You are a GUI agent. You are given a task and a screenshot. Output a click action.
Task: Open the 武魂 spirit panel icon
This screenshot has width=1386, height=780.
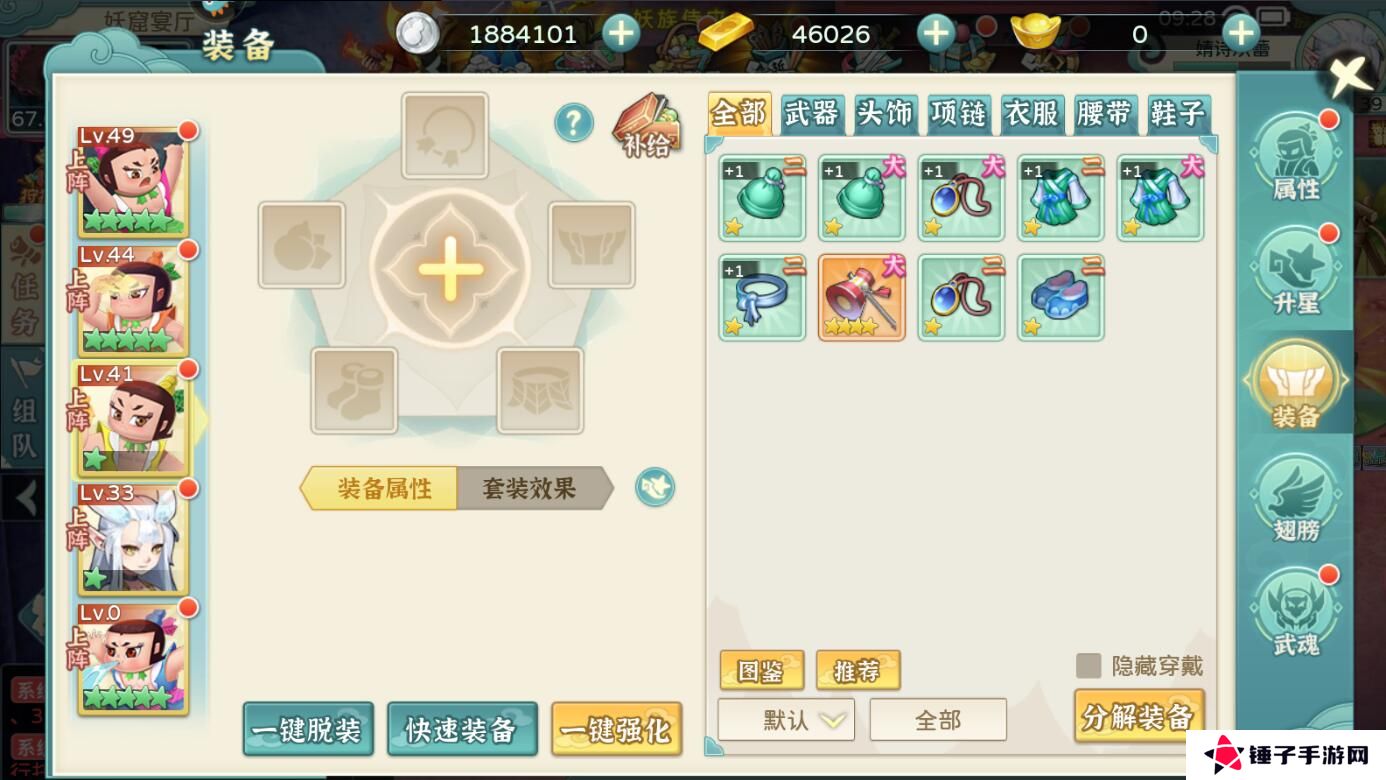1297,607
